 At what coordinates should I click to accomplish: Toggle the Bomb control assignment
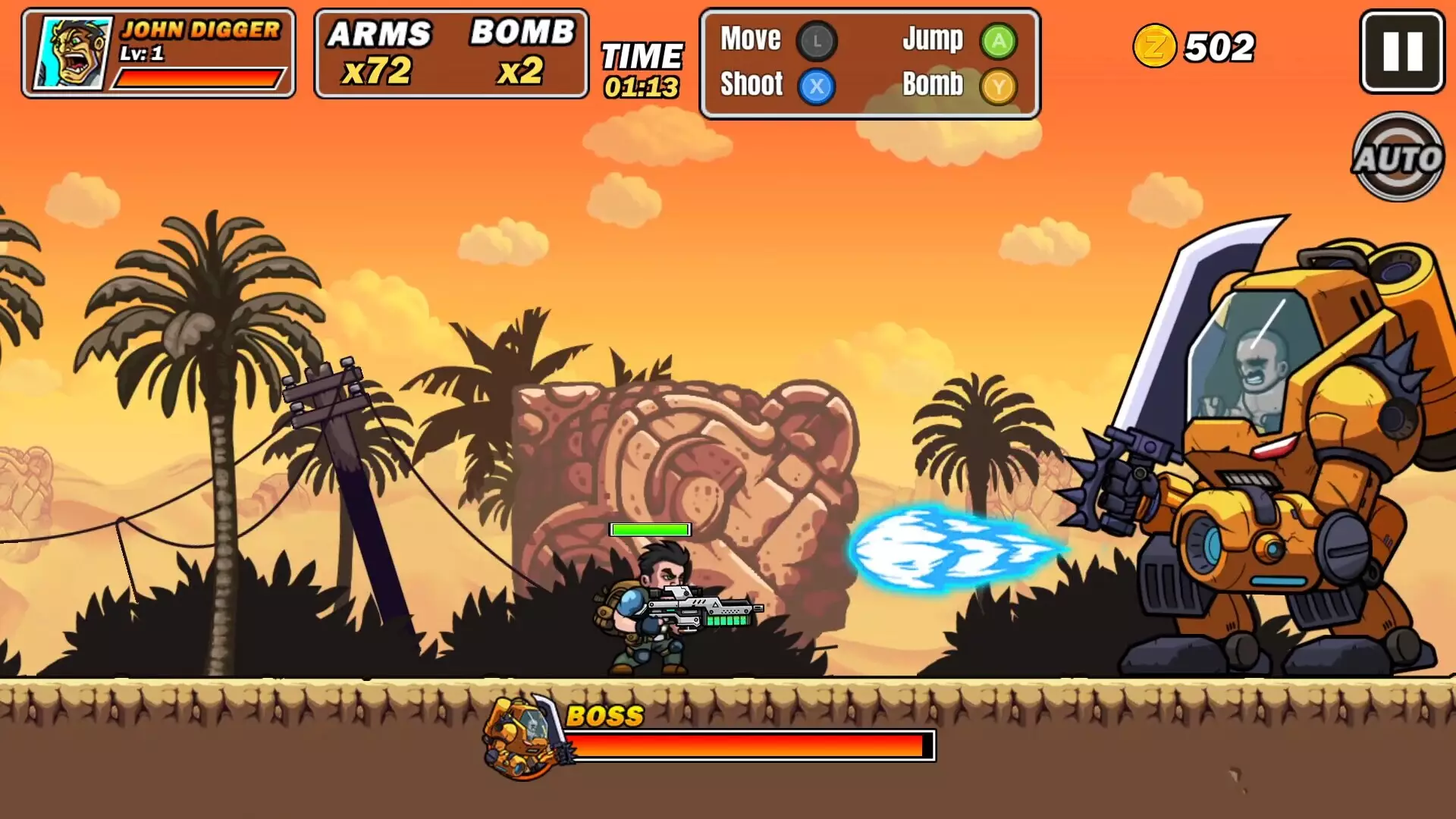click(932, 85)
